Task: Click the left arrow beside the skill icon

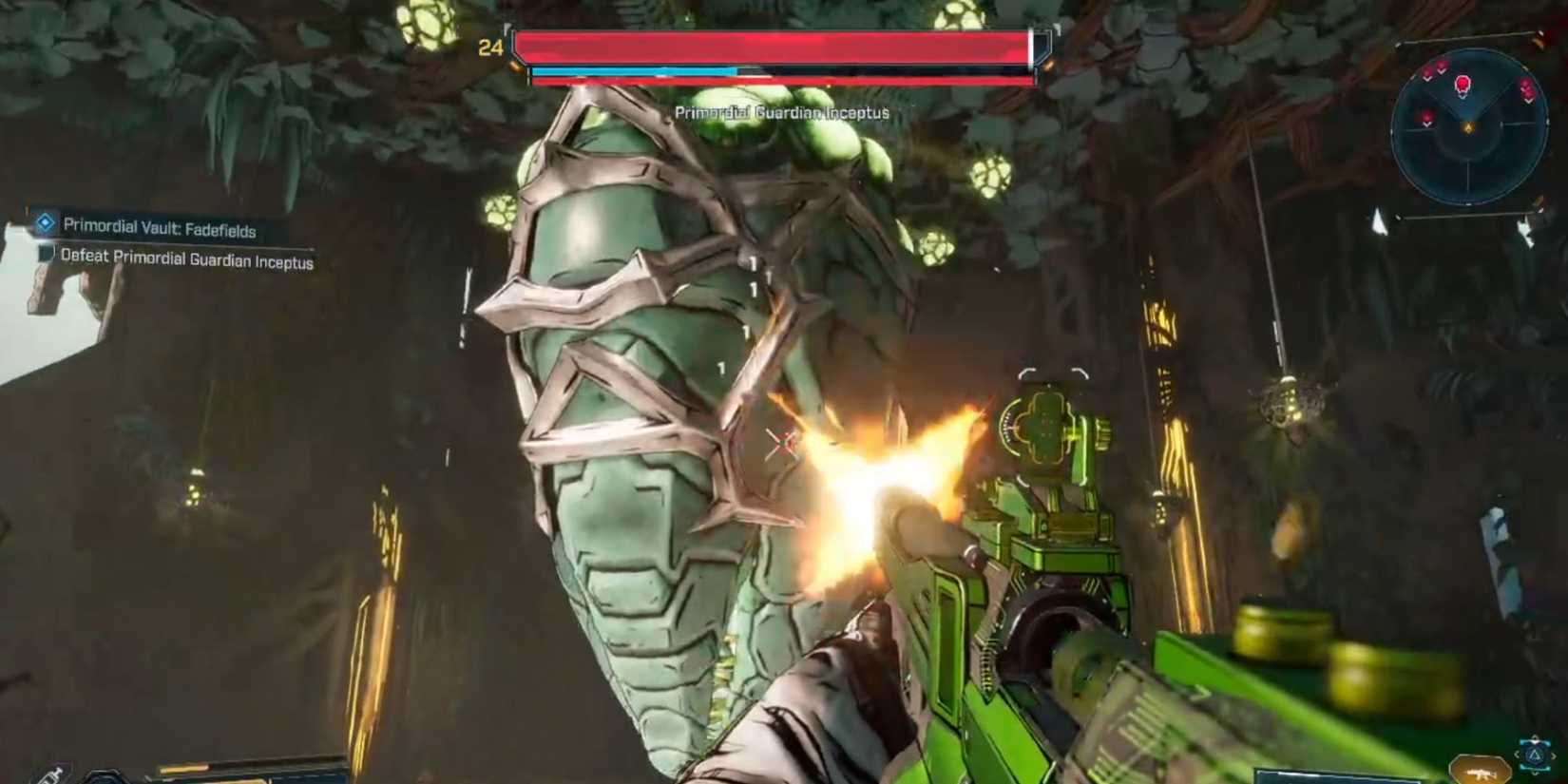Action: pos(1517,754)
